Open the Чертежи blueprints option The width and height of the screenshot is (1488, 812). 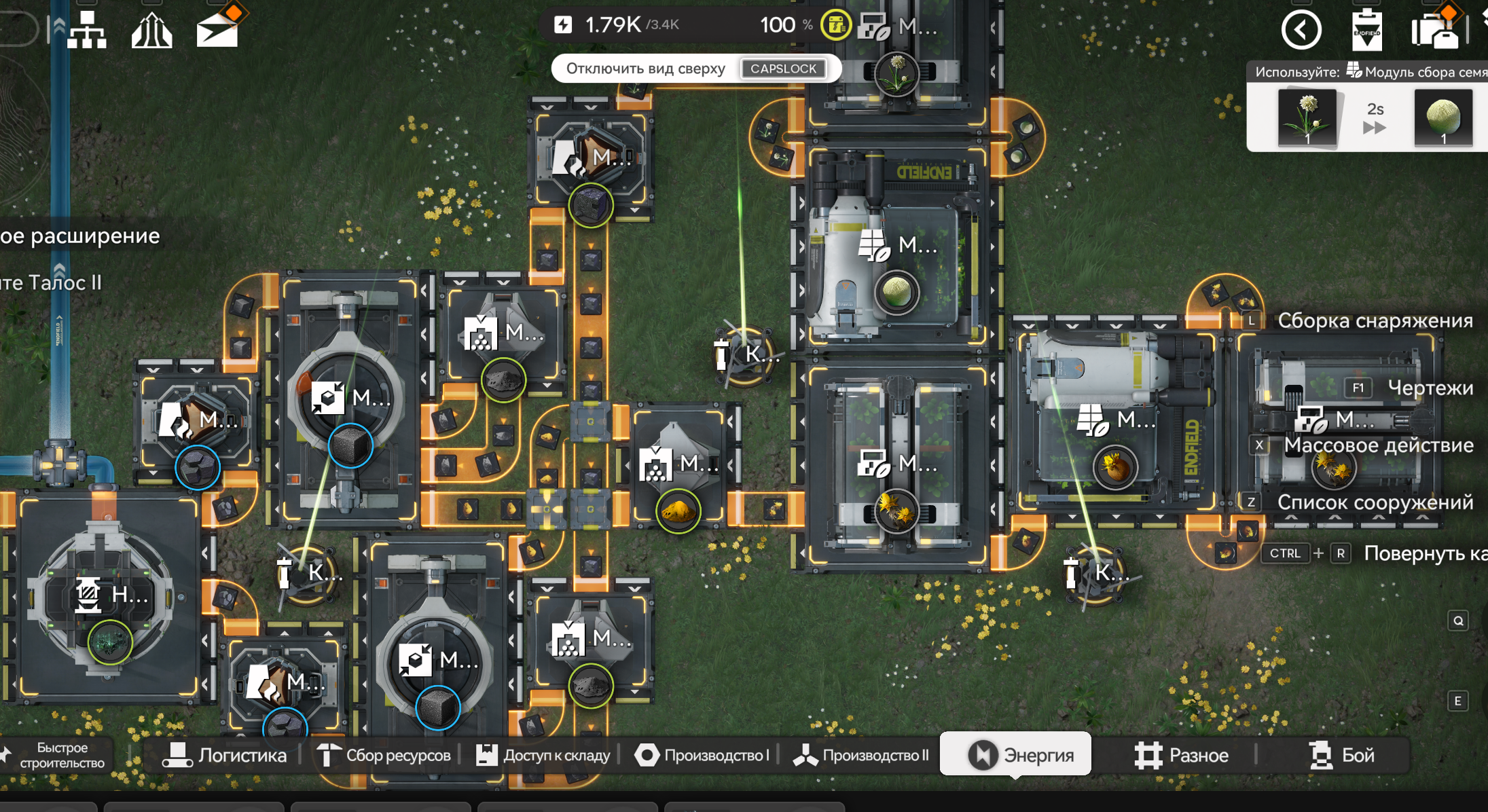(x=1429, y=388)
